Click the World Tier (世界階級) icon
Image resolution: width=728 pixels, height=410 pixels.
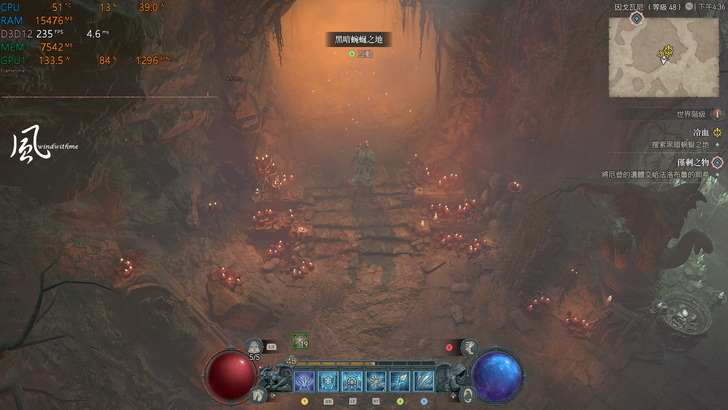(x=716, y=114)
